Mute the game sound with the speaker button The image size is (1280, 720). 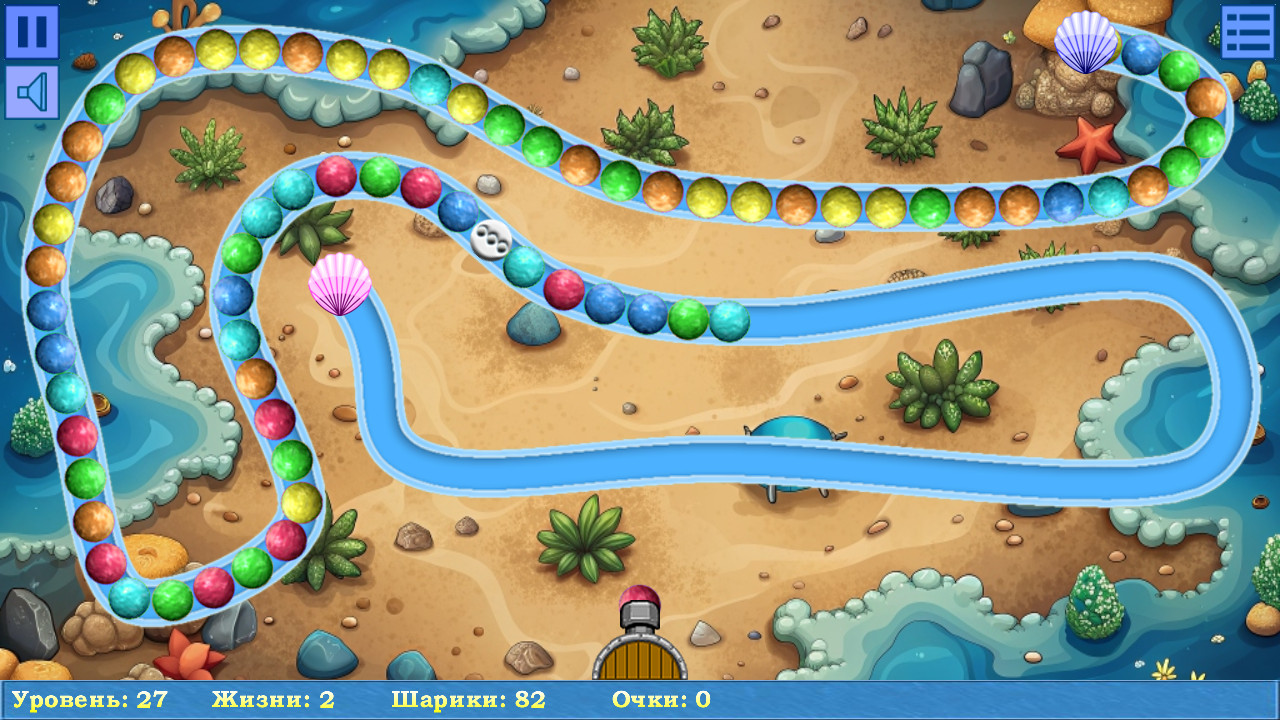(x=33, y=90)
